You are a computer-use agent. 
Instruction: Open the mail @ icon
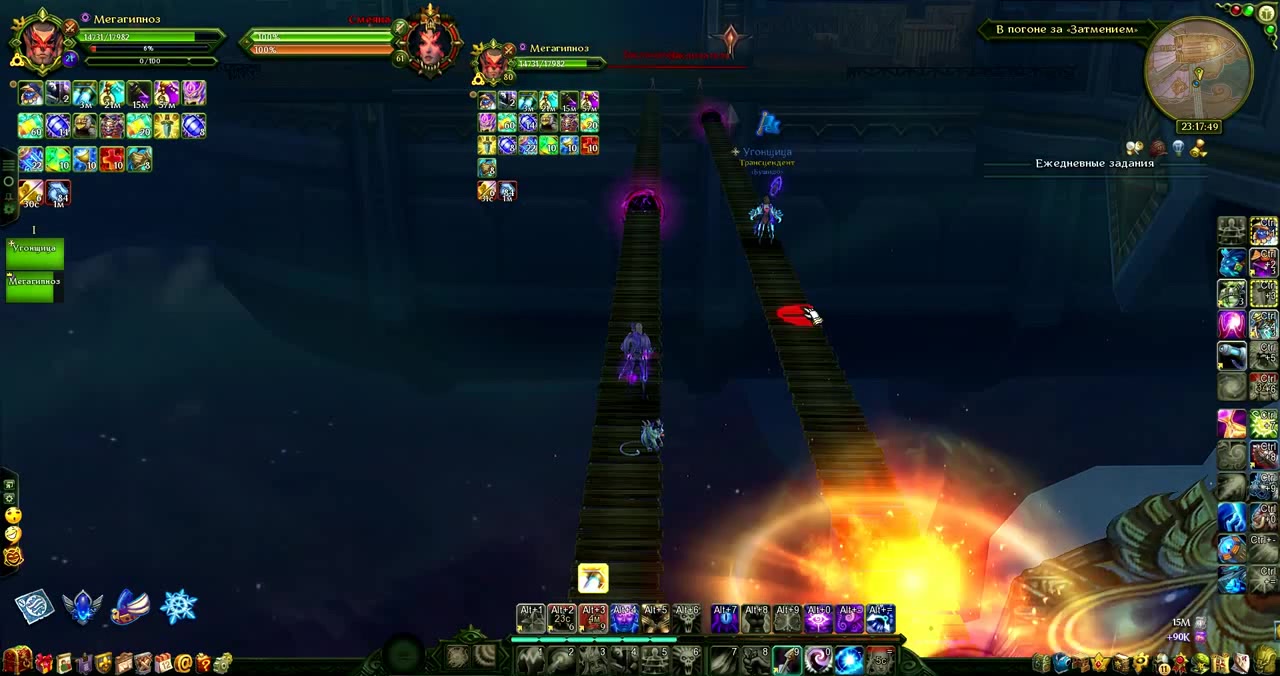(x=183, y=662)
